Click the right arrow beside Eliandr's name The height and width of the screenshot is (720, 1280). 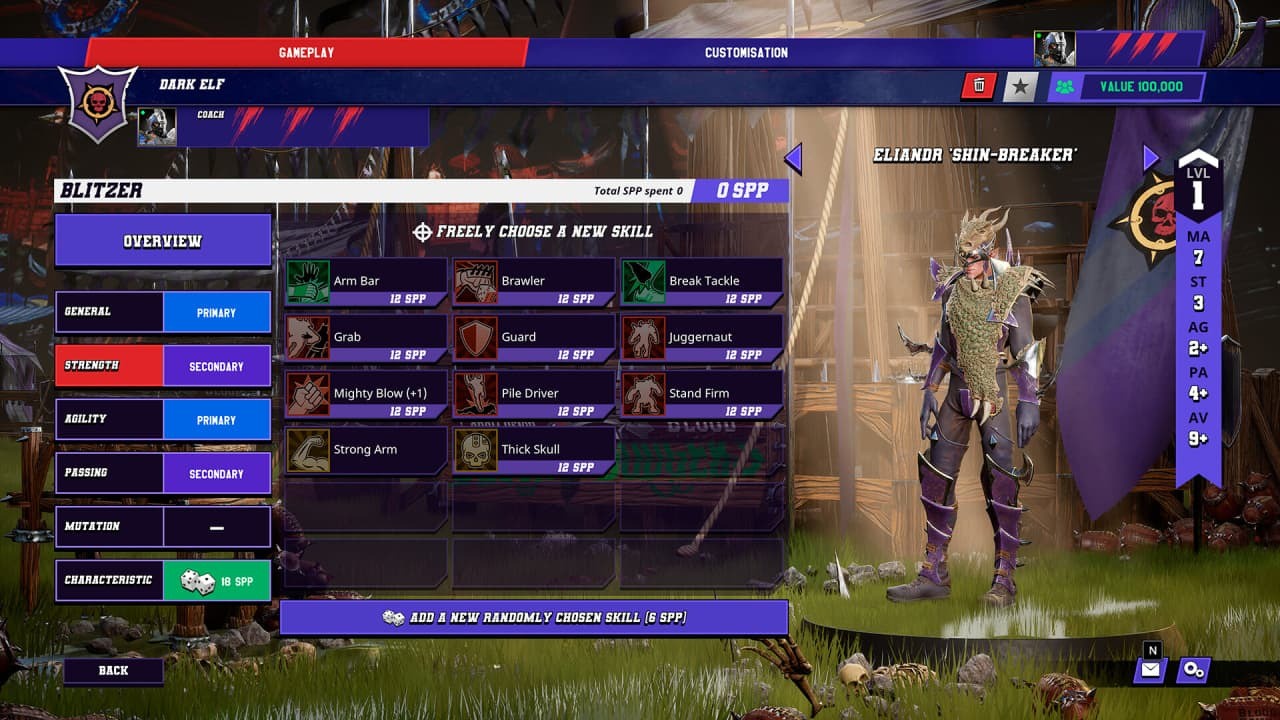1148,156
